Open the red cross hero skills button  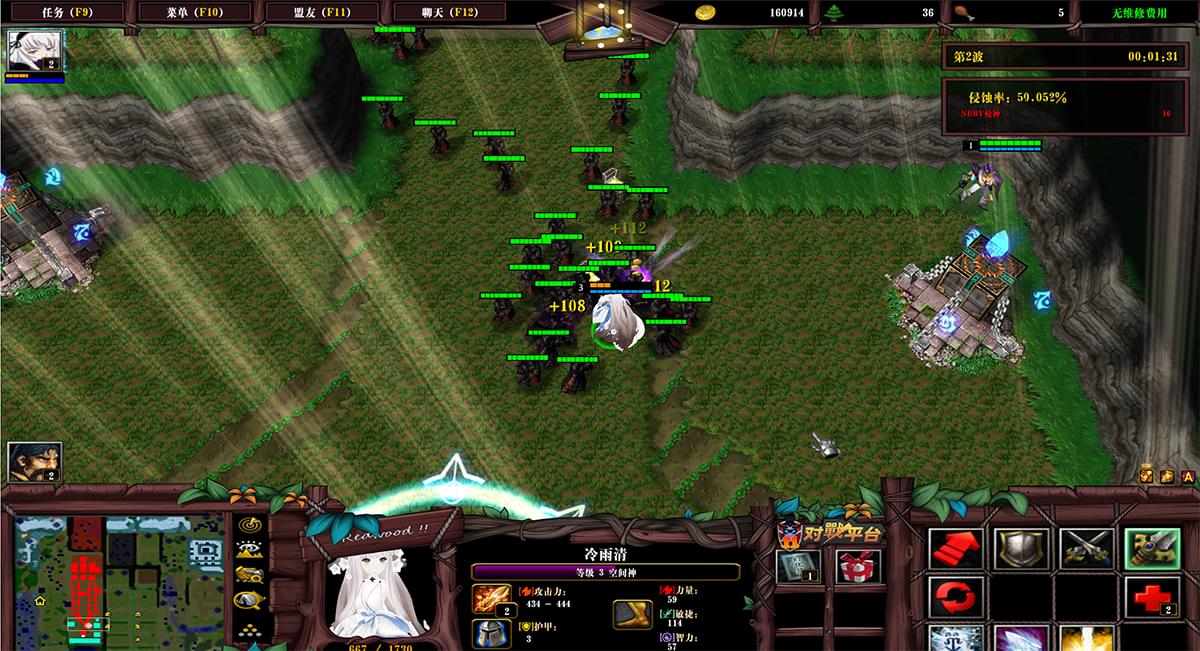(1152, 597)
